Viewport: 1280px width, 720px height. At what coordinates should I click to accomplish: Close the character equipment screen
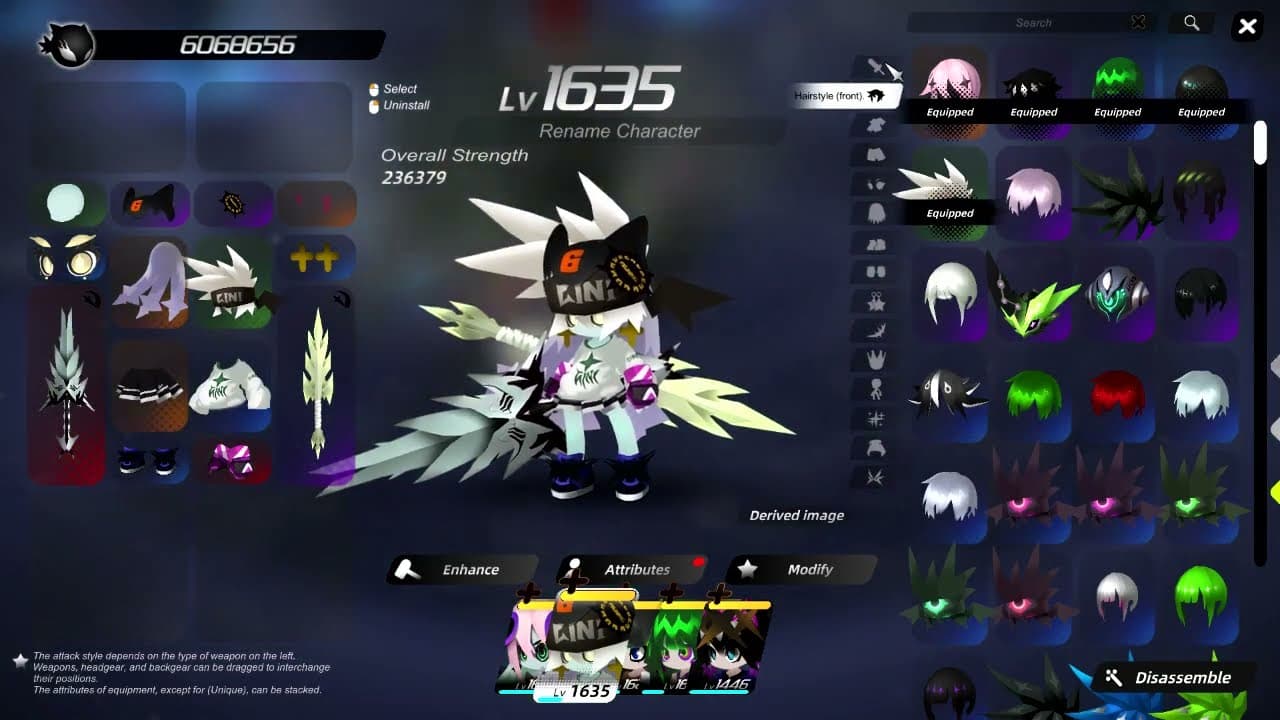pos(1247,27)
